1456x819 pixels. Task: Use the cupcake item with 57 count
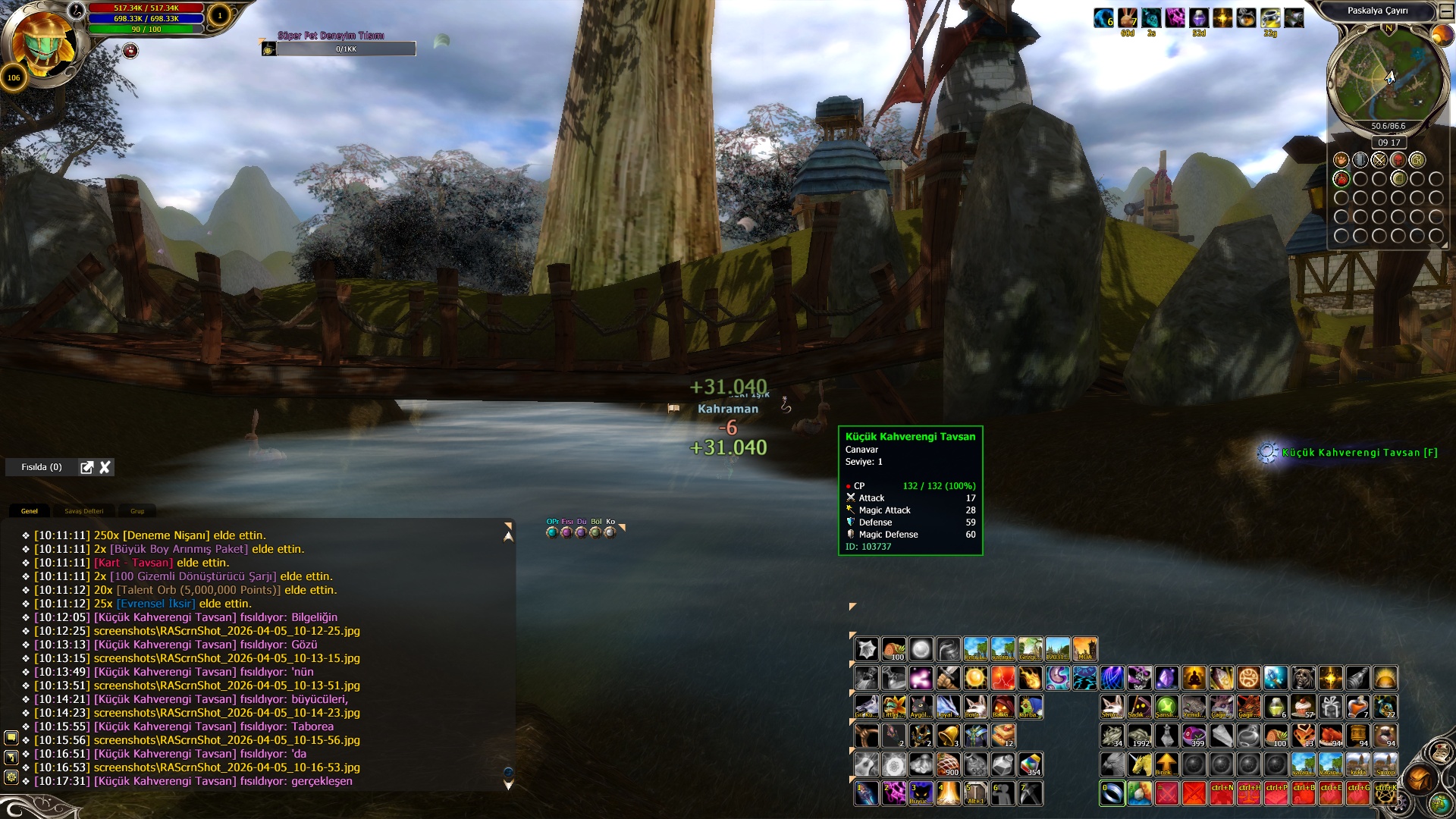coord(1304,707)
